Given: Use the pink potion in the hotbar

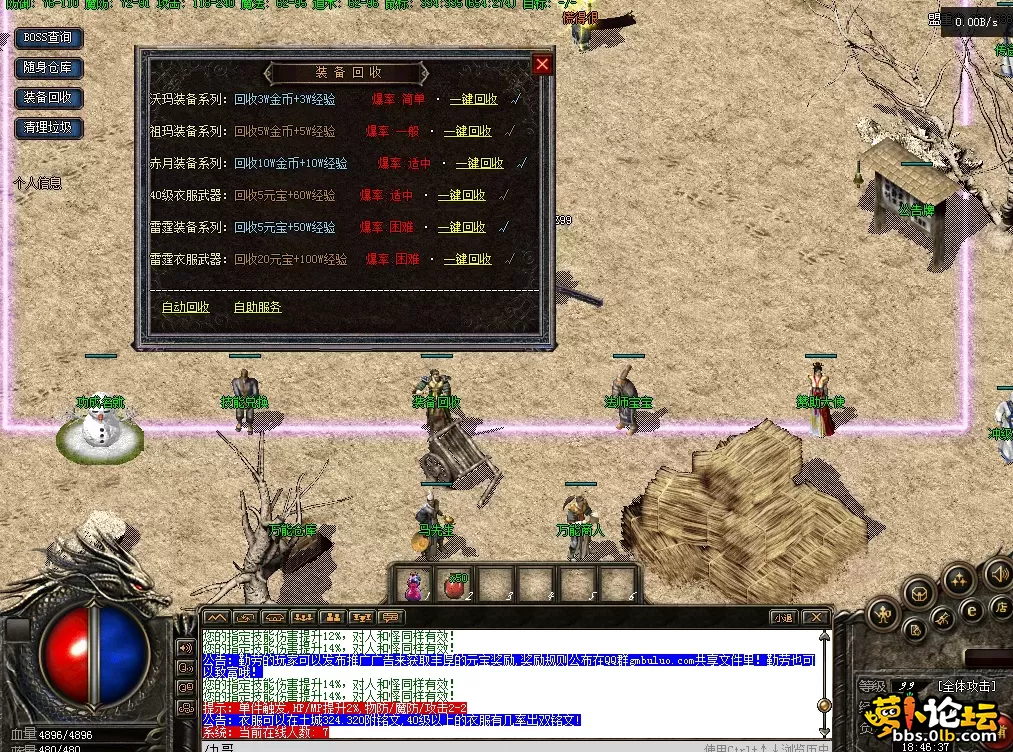Looking at the screenshot, I should tap(412, 583).
